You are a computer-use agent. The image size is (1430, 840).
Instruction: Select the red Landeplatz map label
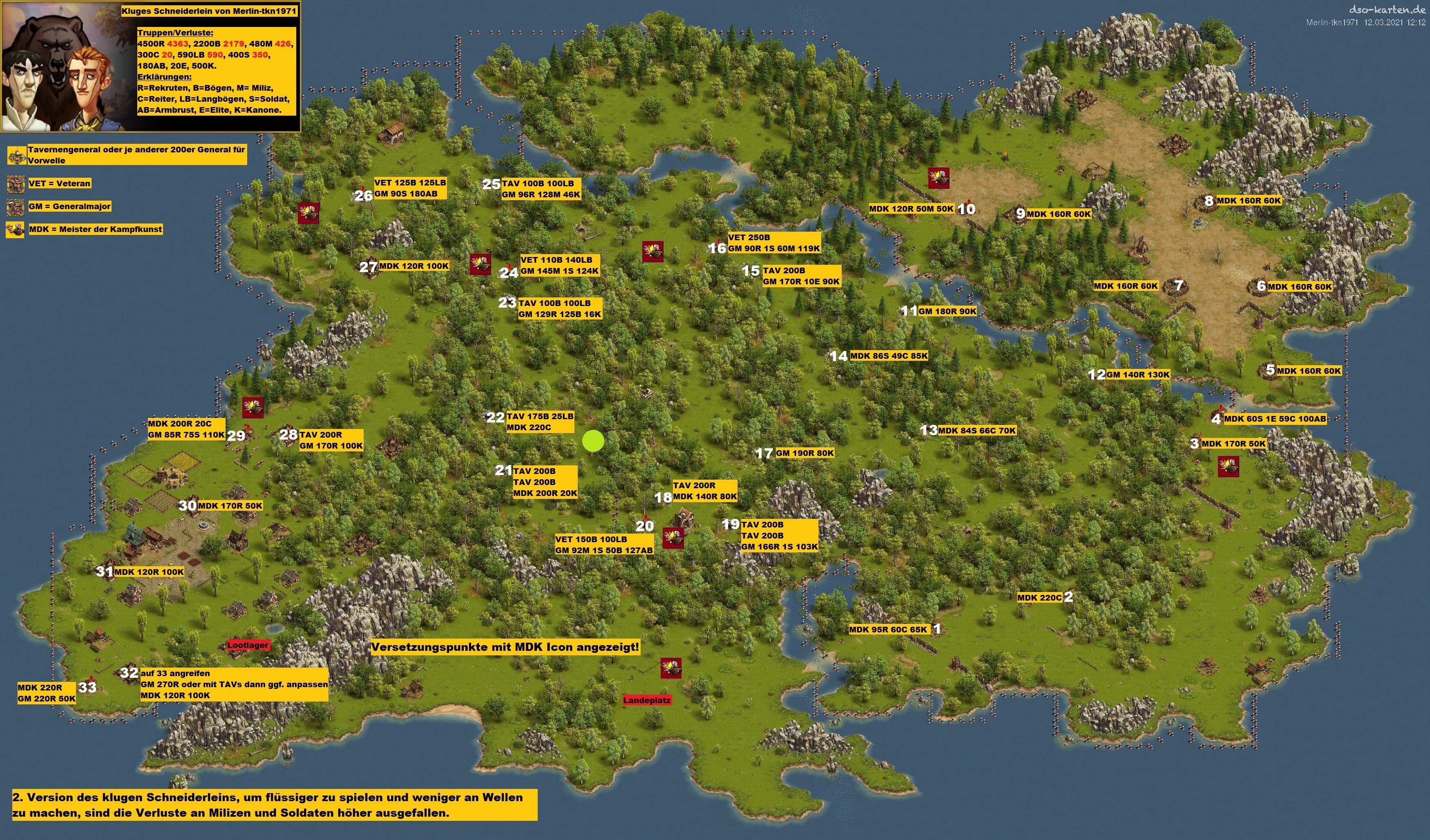(647, 700)
